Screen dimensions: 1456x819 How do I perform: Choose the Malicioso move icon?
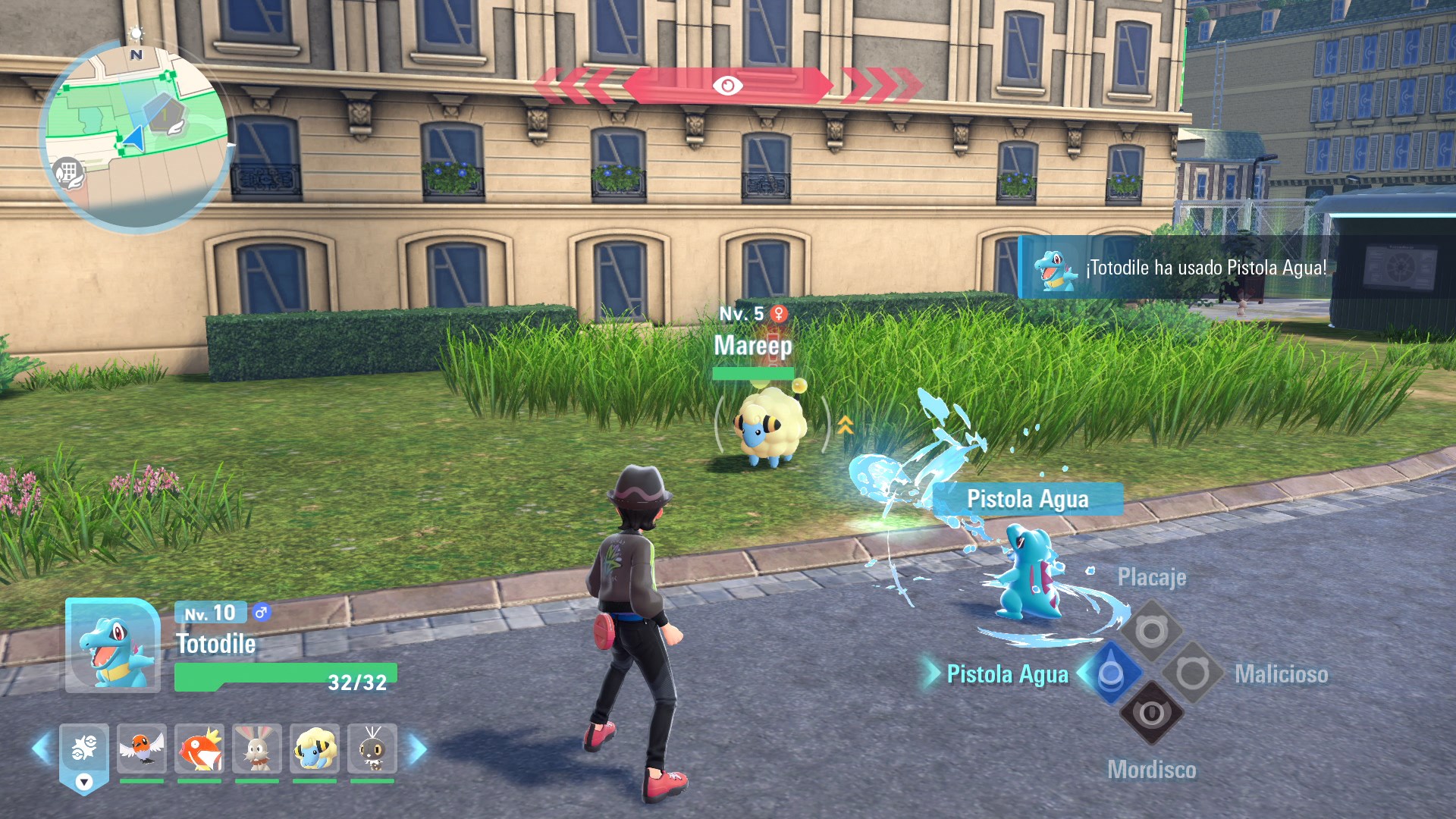pyautogui.click(x=1192, y=673)
